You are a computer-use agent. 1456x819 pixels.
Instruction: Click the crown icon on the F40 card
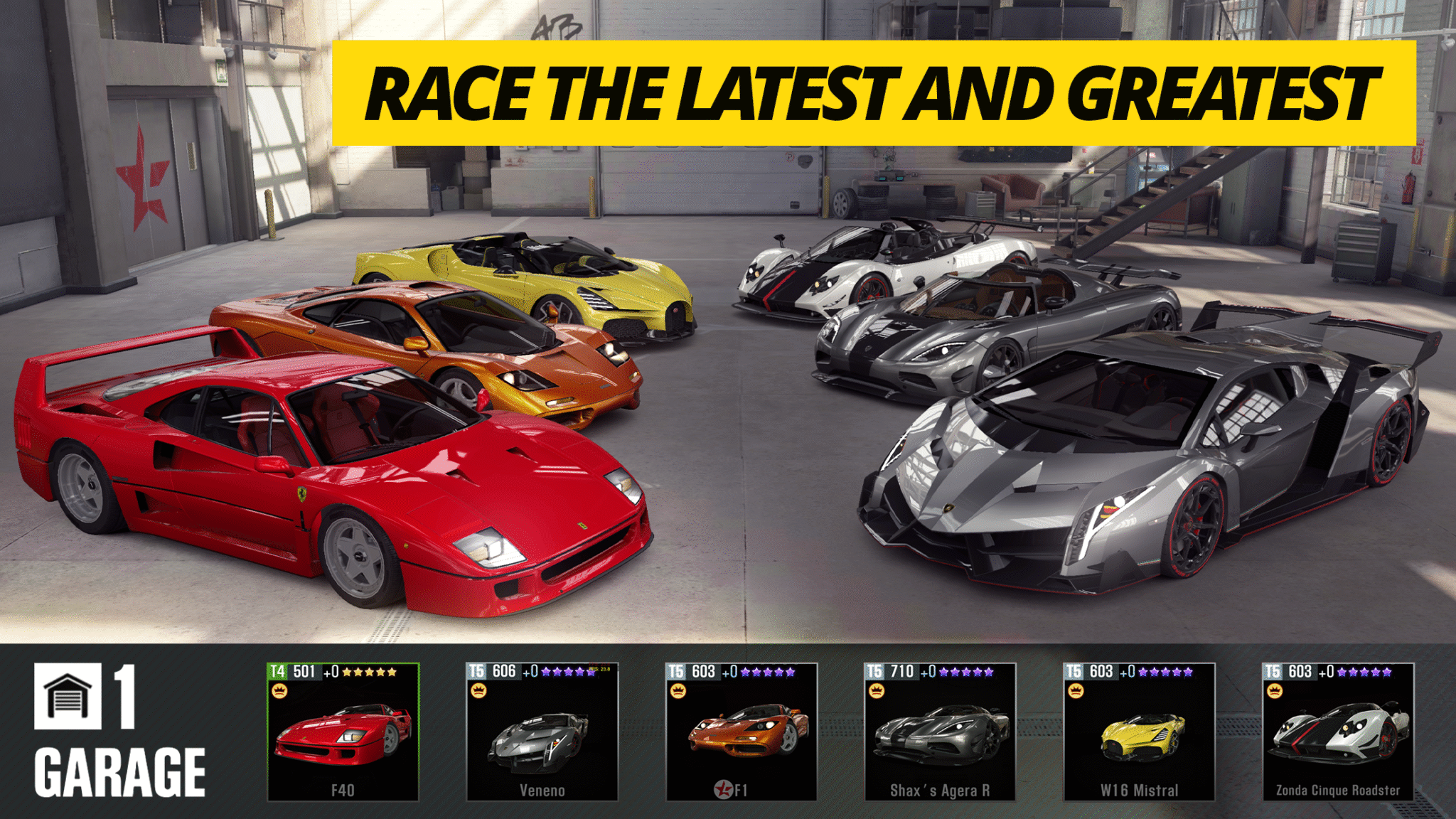279,690
